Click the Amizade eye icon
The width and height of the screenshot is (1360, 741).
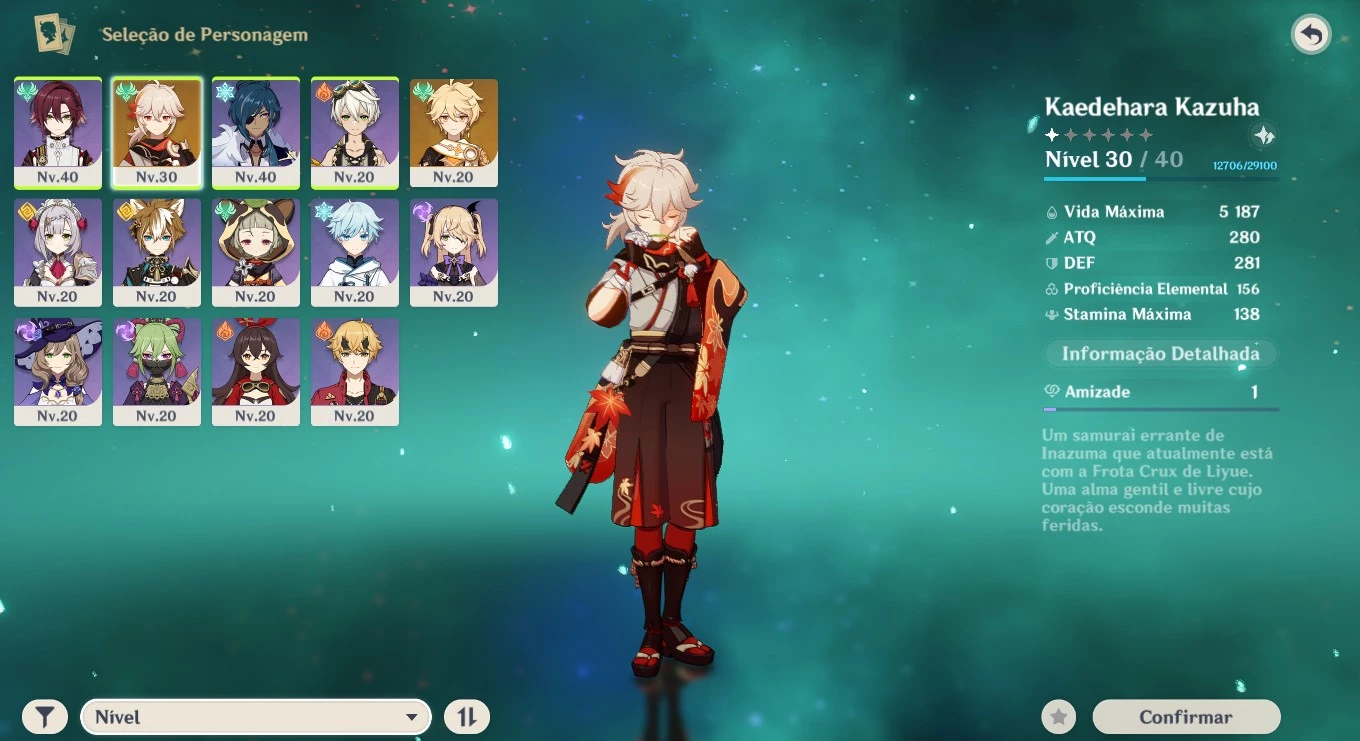[x=1051, y=391]
